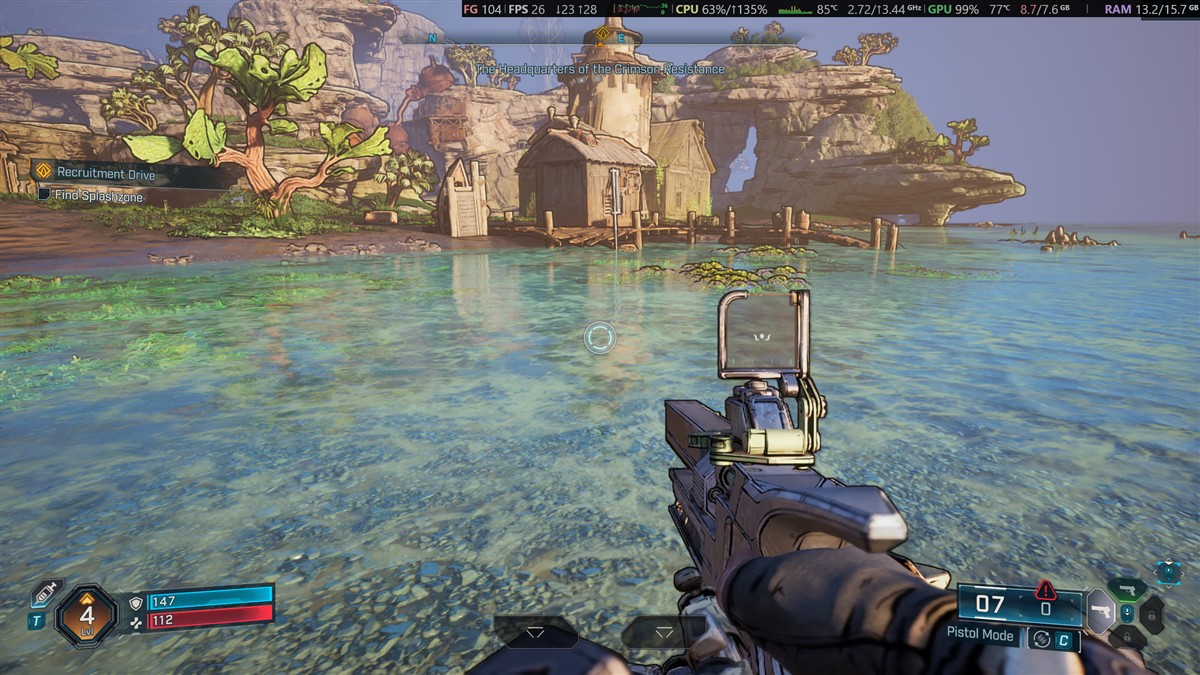1200x675 pixels.
Task: Click the red low-ammo warning triangle
Action: (1046, 590)
